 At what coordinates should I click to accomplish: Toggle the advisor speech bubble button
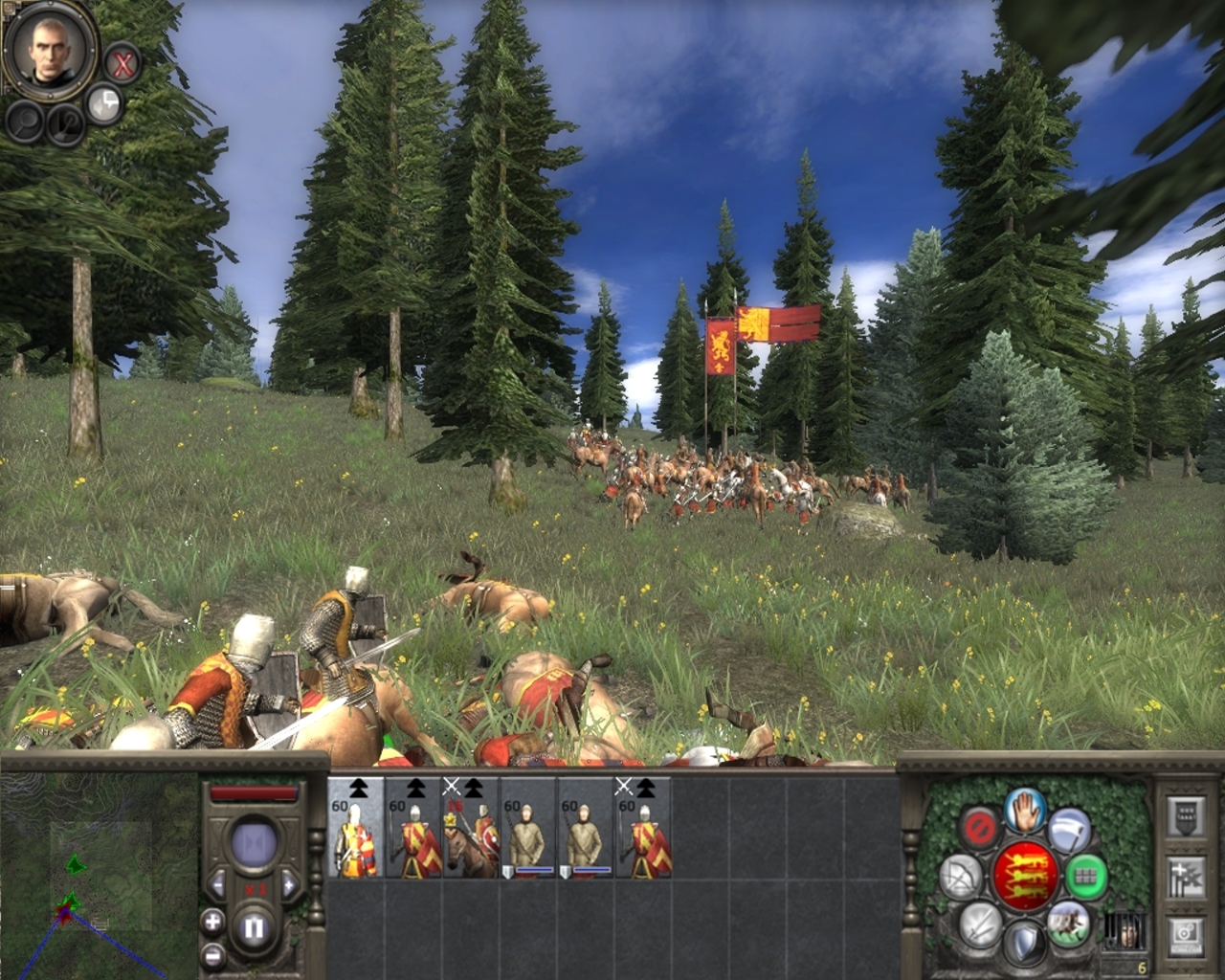point(104,103)
